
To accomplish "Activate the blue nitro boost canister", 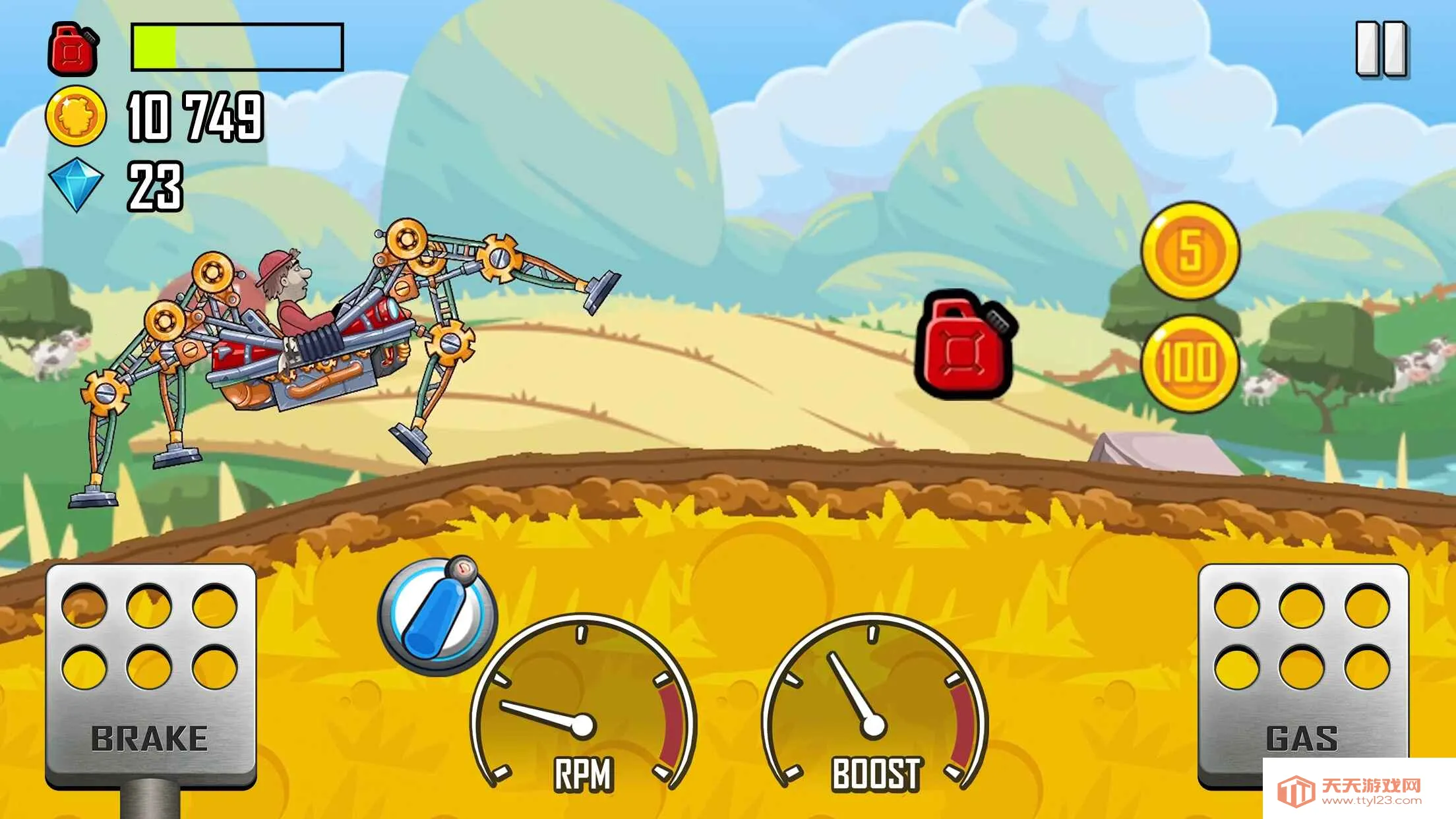I will [x=438, y=616].
